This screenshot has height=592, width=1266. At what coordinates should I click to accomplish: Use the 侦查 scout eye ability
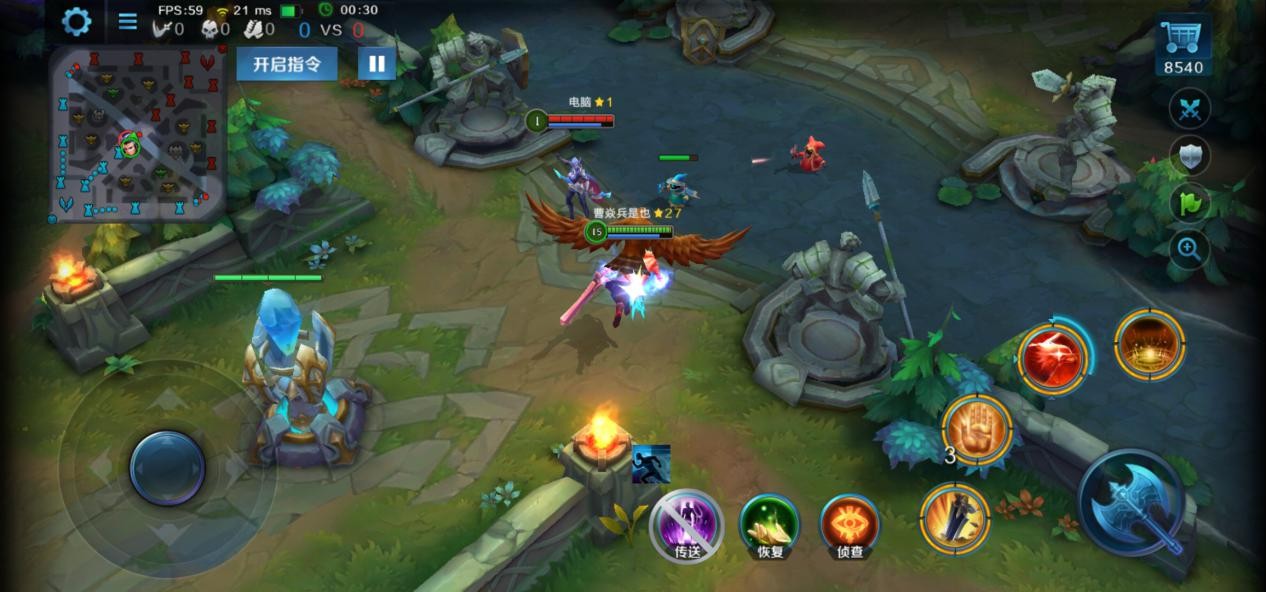(850, 525)
